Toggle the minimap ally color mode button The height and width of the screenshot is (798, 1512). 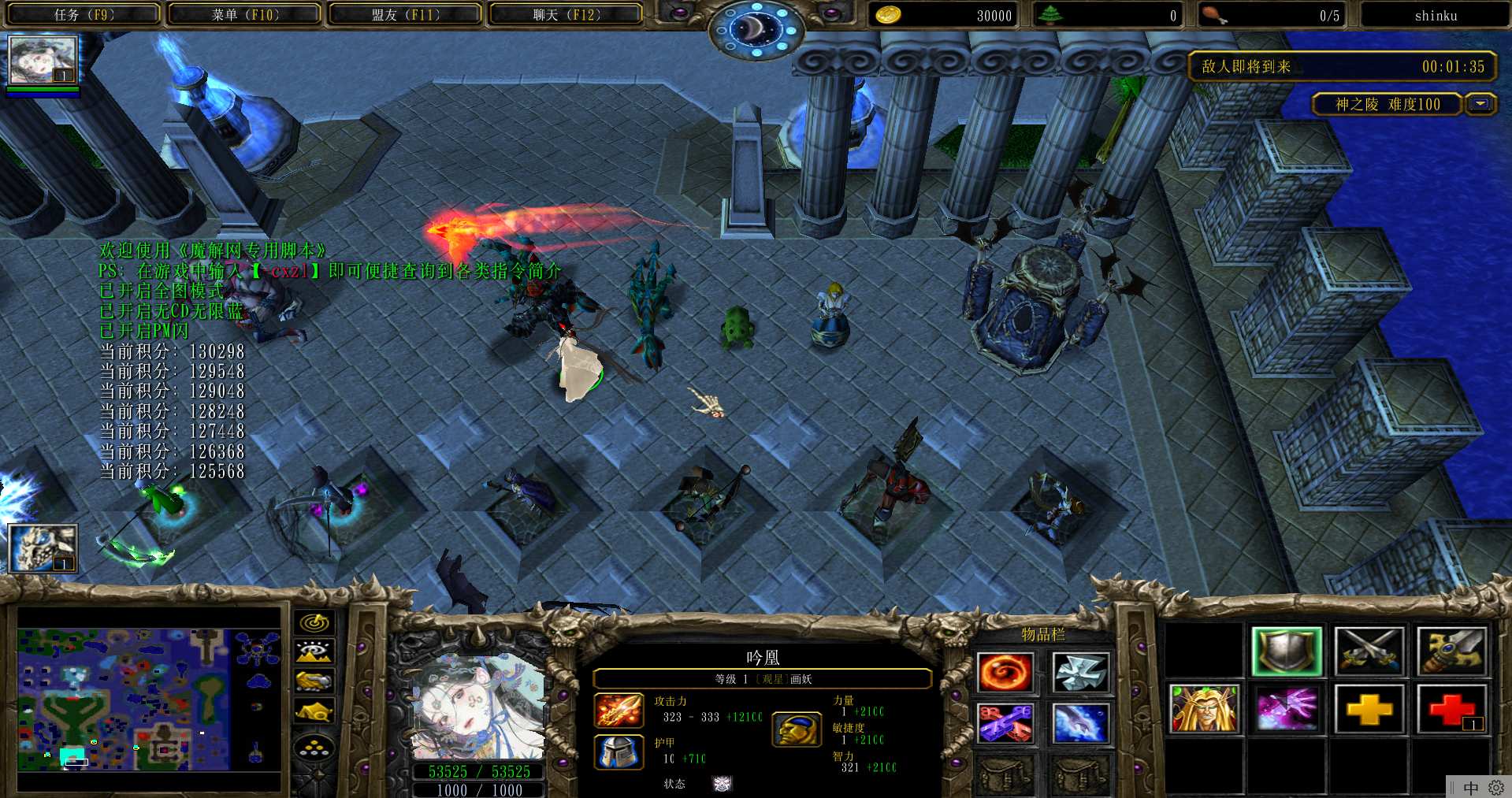pyautogui.click(x=314, y=681)
